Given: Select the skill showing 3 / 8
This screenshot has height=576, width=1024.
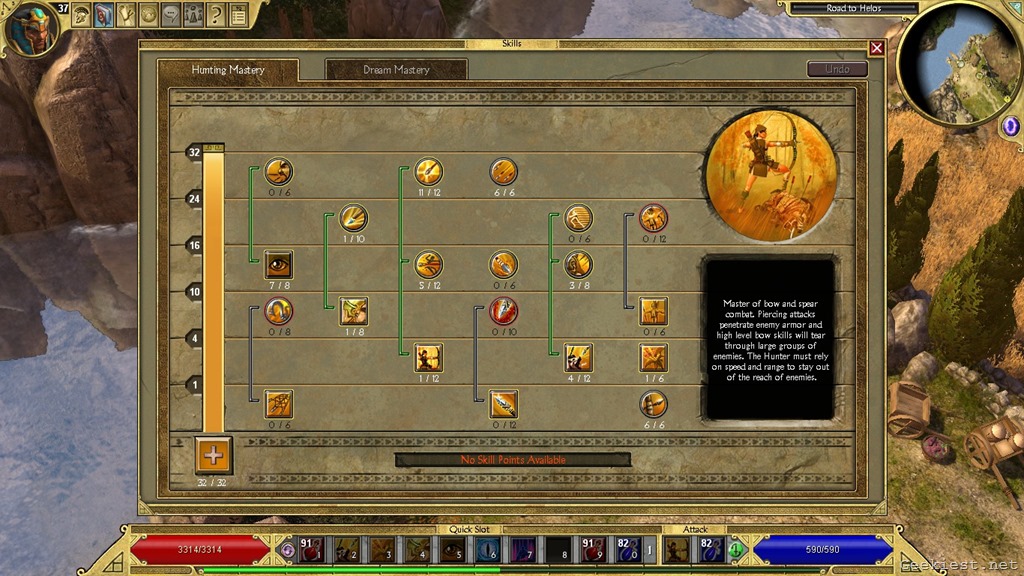Looking at the screenshot, I should point(578,264).
